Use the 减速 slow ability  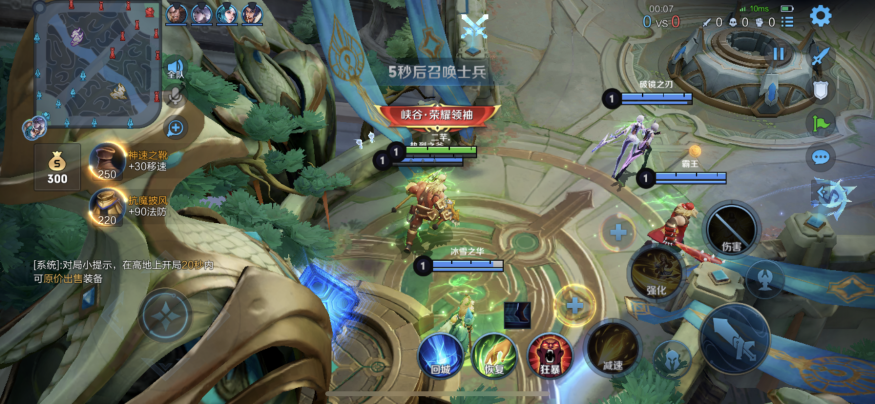click(x=611, y=343)
